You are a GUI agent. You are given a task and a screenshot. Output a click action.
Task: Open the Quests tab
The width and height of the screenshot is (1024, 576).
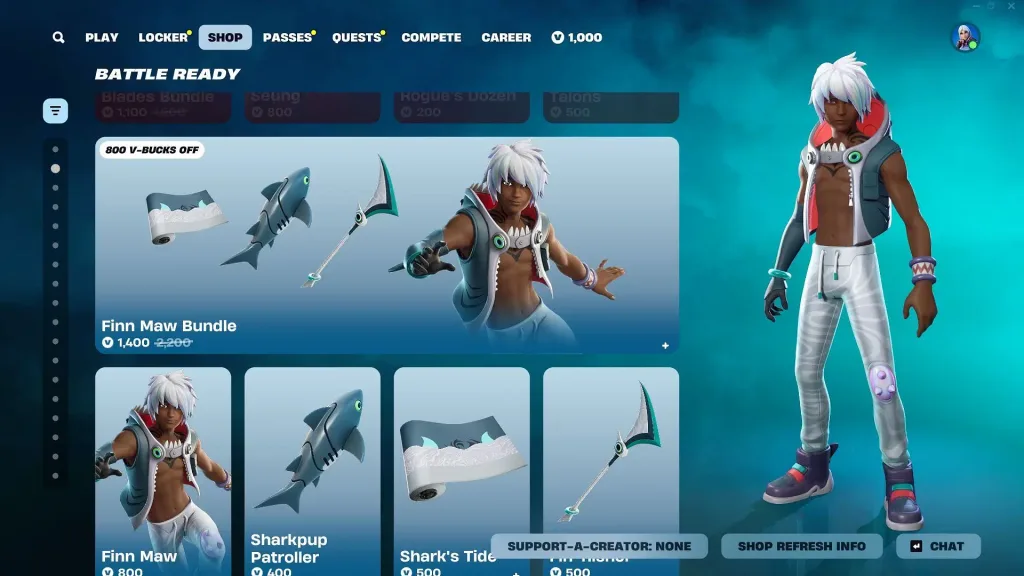(356, 38)
